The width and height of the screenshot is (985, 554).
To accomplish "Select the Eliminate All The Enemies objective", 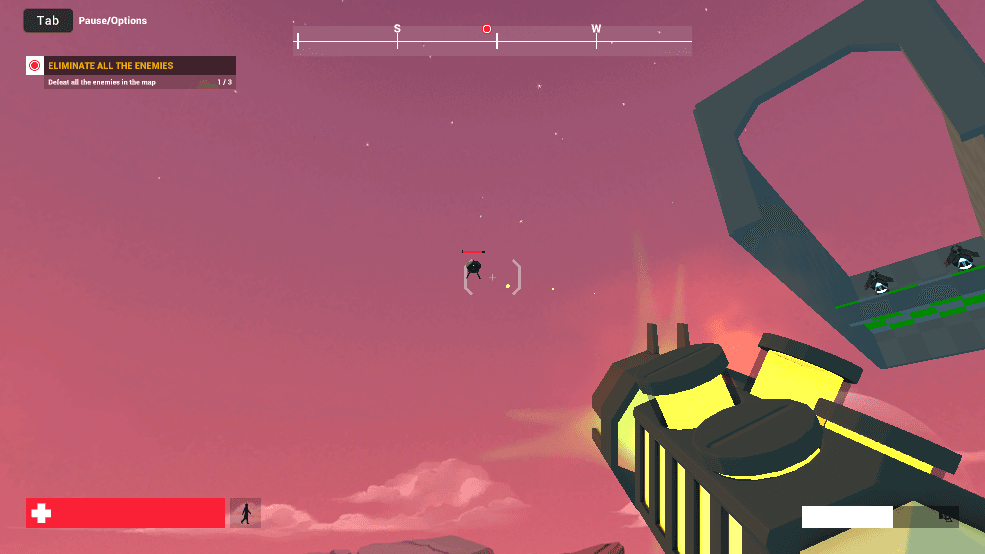I will tap(111, 66).
